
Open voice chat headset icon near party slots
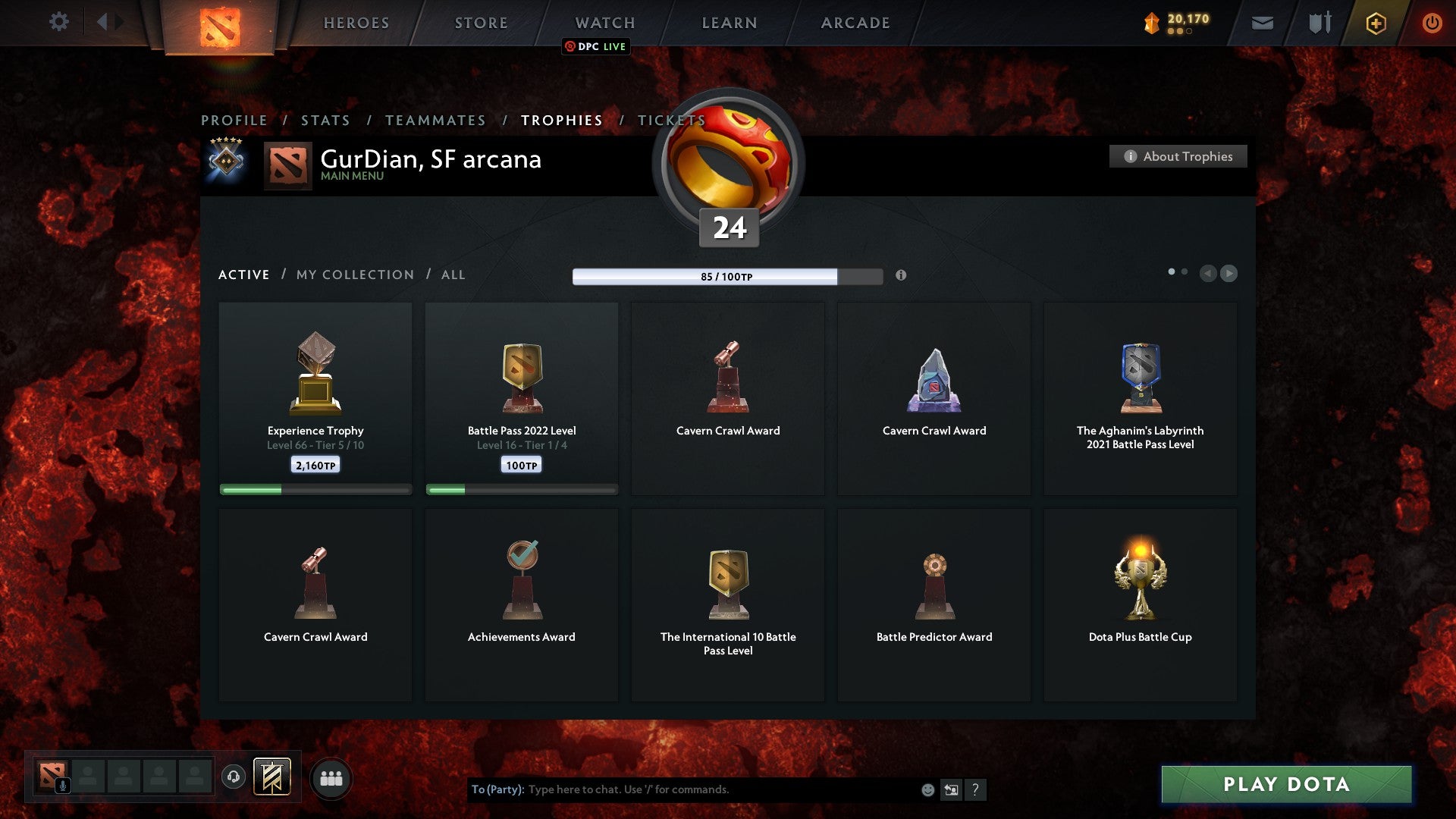click(x=233, y=776)
